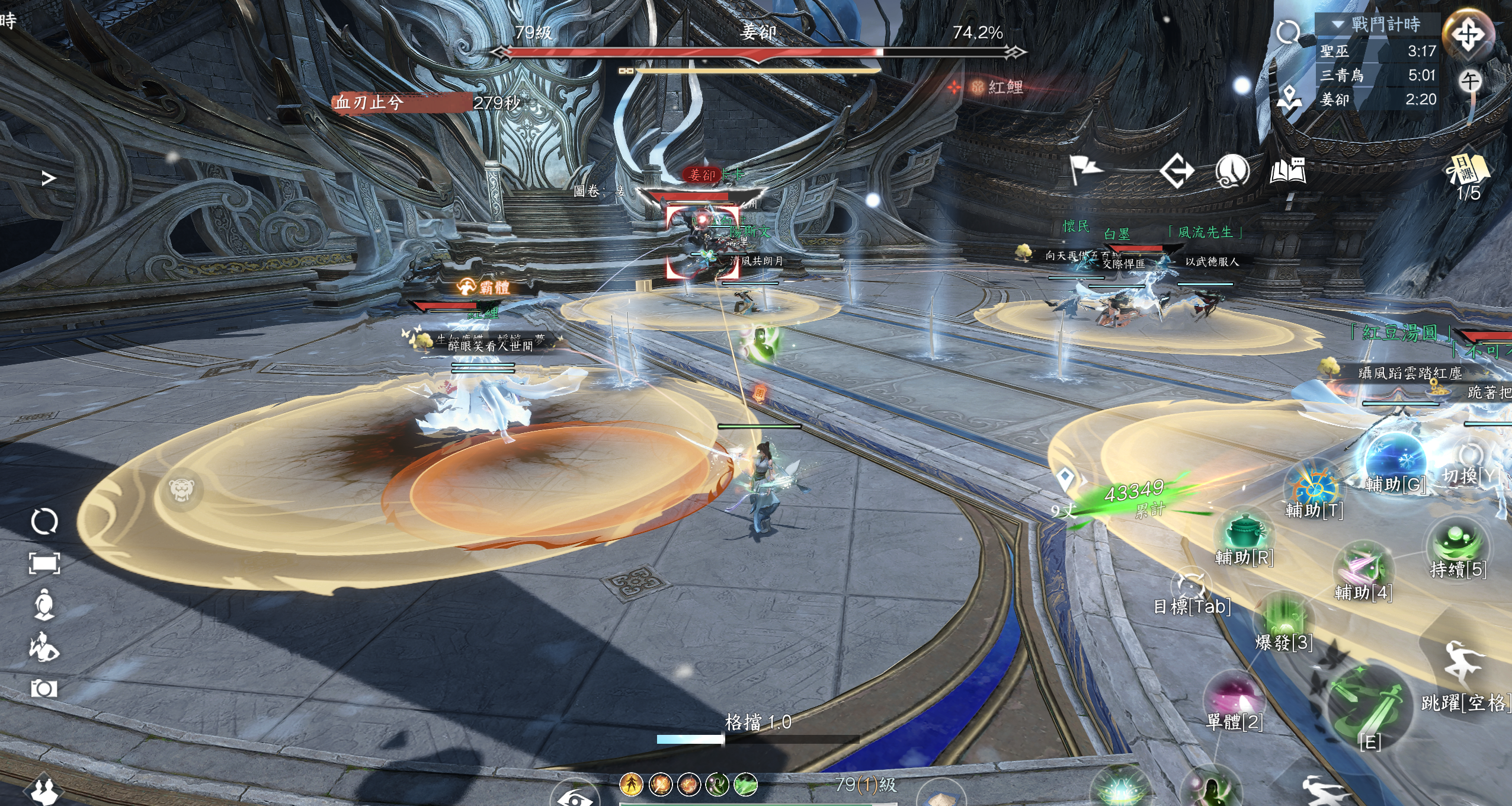
Task: Collapse the 戰鬥計時 combat timer panel
Action: pos(1337,24)
